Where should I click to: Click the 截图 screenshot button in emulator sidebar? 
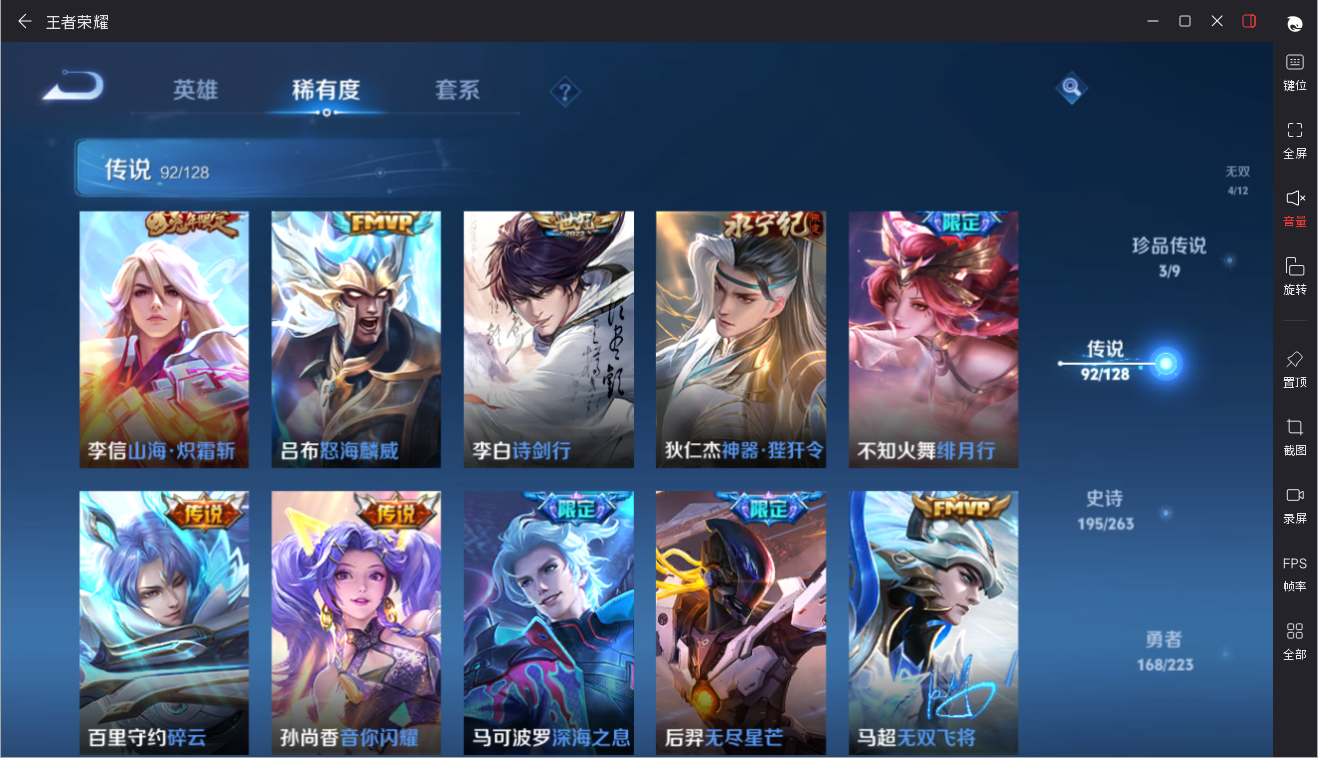pyautogui.click(x=1295, y=437)
